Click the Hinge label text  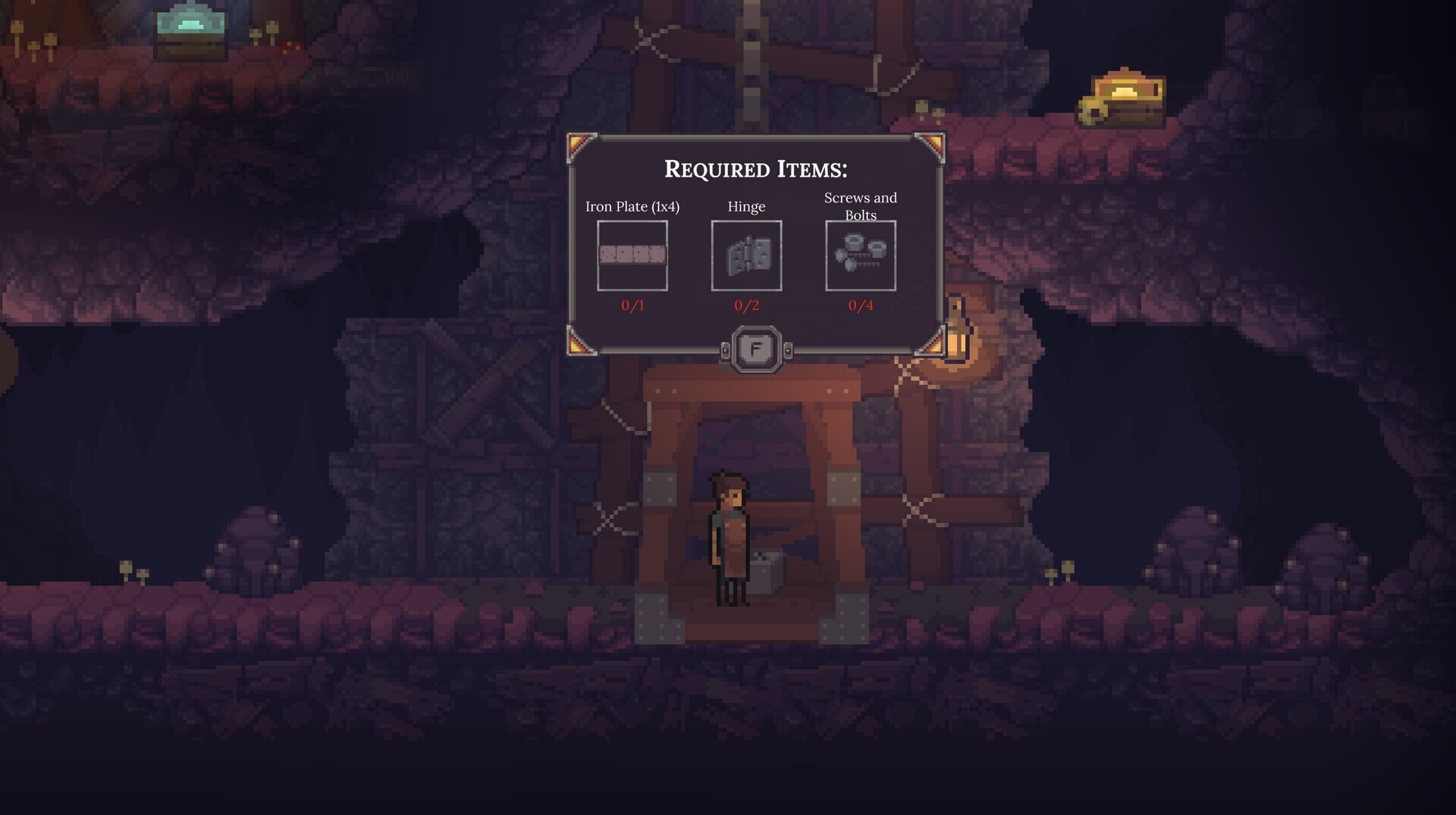746,206
